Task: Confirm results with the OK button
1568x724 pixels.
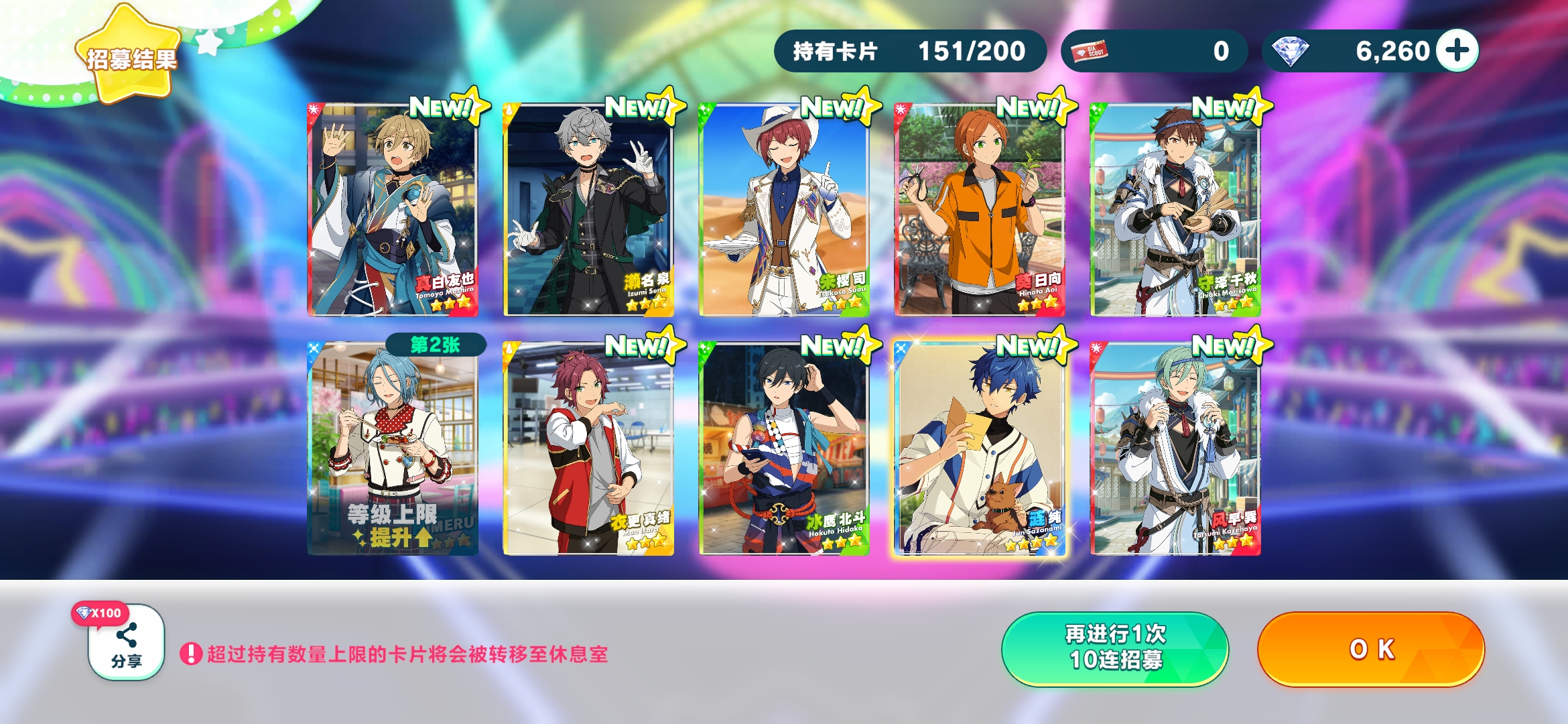Action: pos(1371,649)
